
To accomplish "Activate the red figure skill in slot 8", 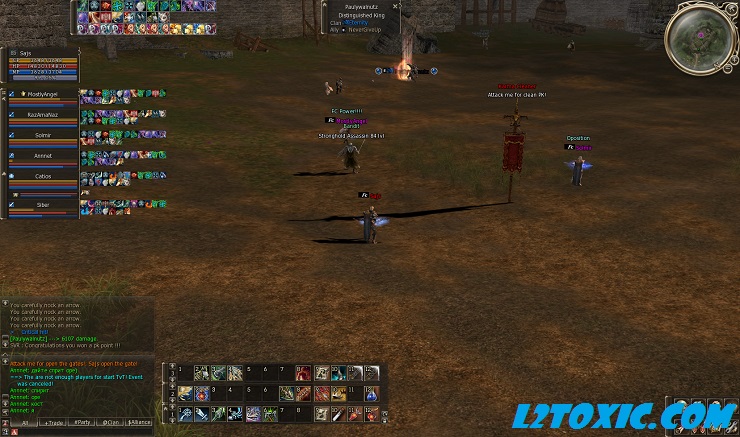I will point(303,373).
